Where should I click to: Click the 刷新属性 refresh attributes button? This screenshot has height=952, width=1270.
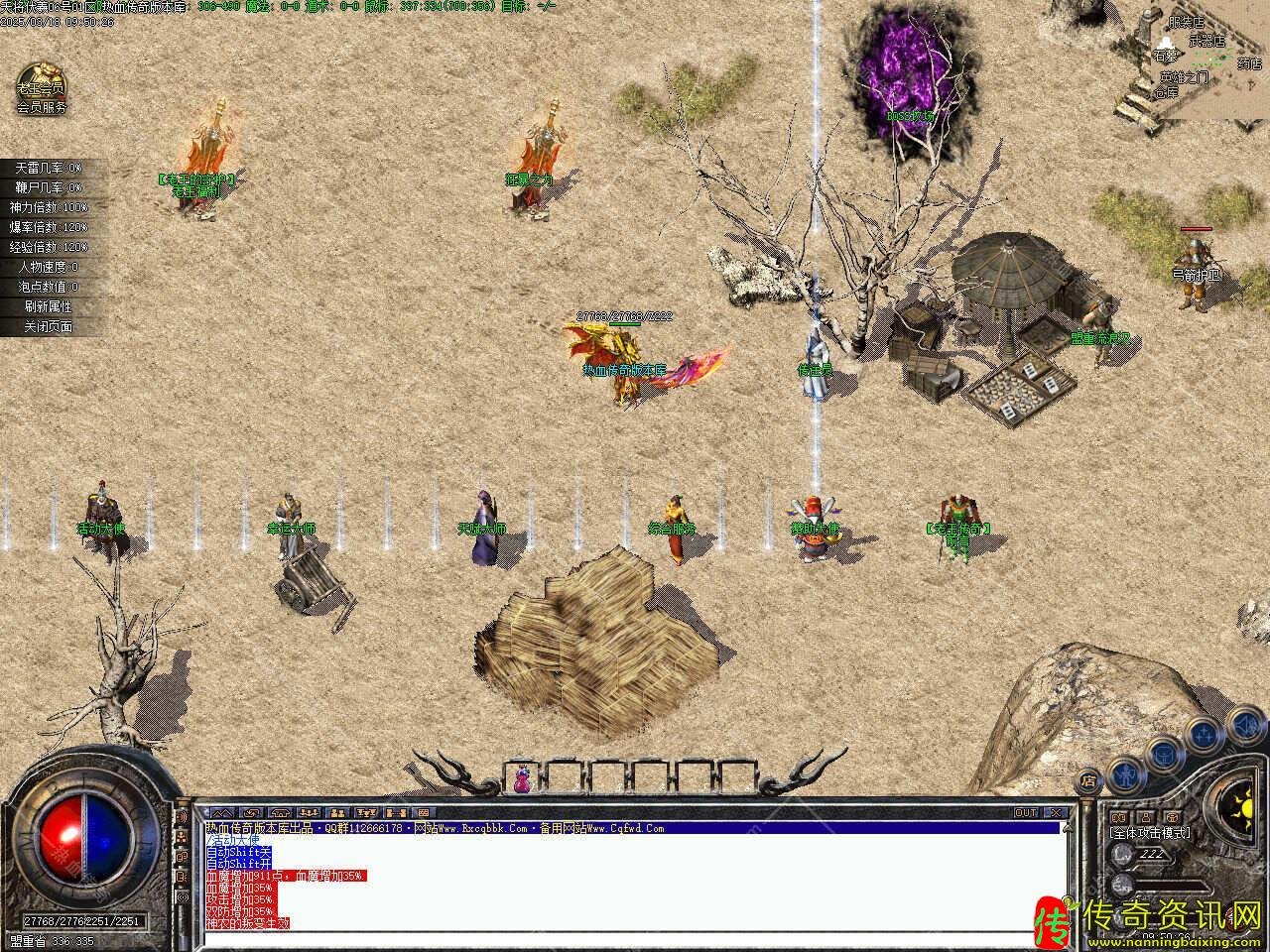[48, 306]
